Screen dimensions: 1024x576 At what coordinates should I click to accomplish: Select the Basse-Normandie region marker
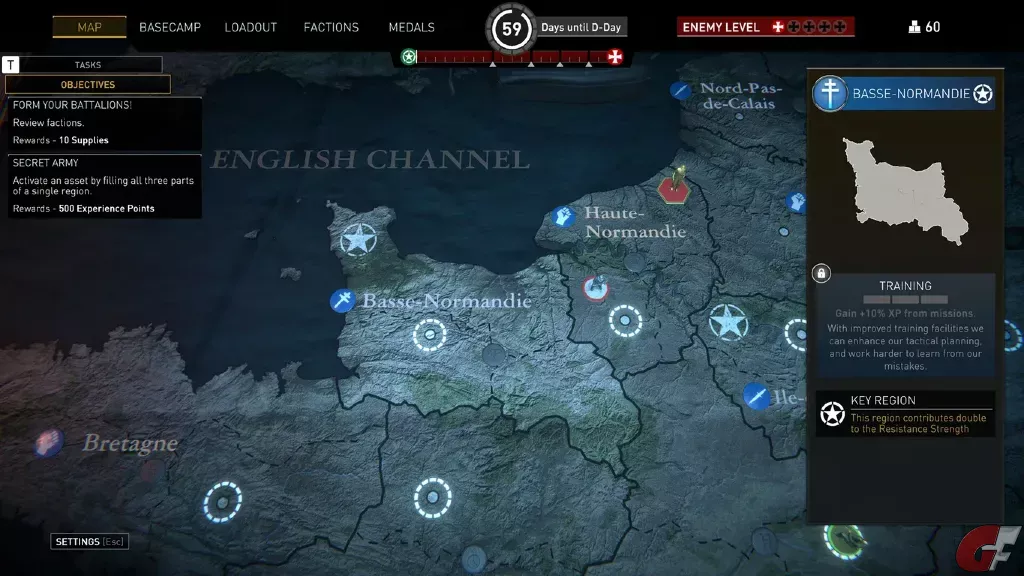click(344, 300)
